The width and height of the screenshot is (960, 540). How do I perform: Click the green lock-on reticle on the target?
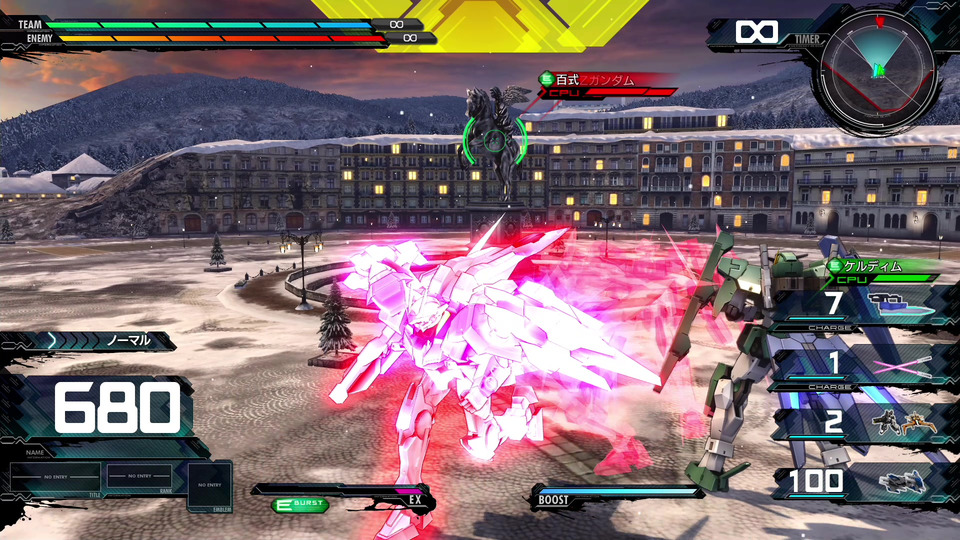click(493, 142)
